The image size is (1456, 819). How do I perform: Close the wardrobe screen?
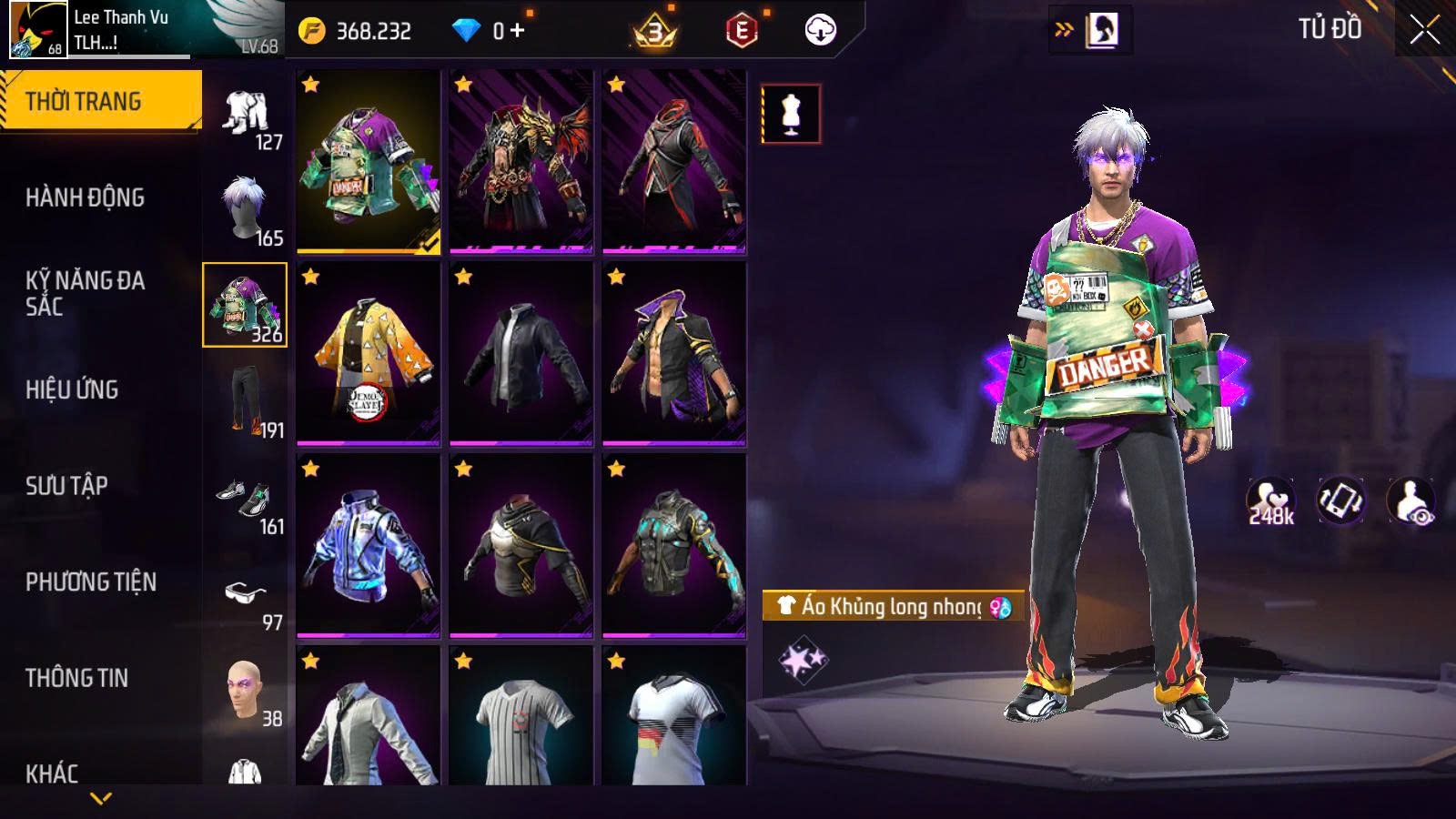tap(1424, 30)
